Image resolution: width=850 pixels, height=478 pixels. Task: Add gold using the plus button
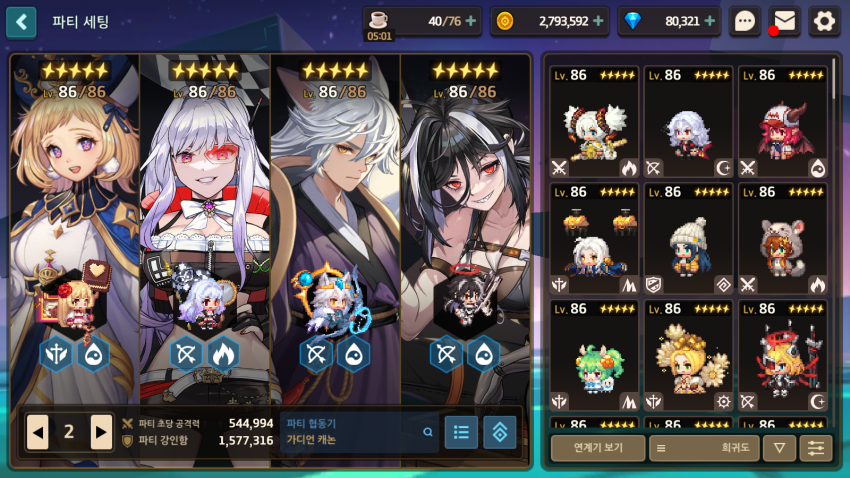click(598, 21)
